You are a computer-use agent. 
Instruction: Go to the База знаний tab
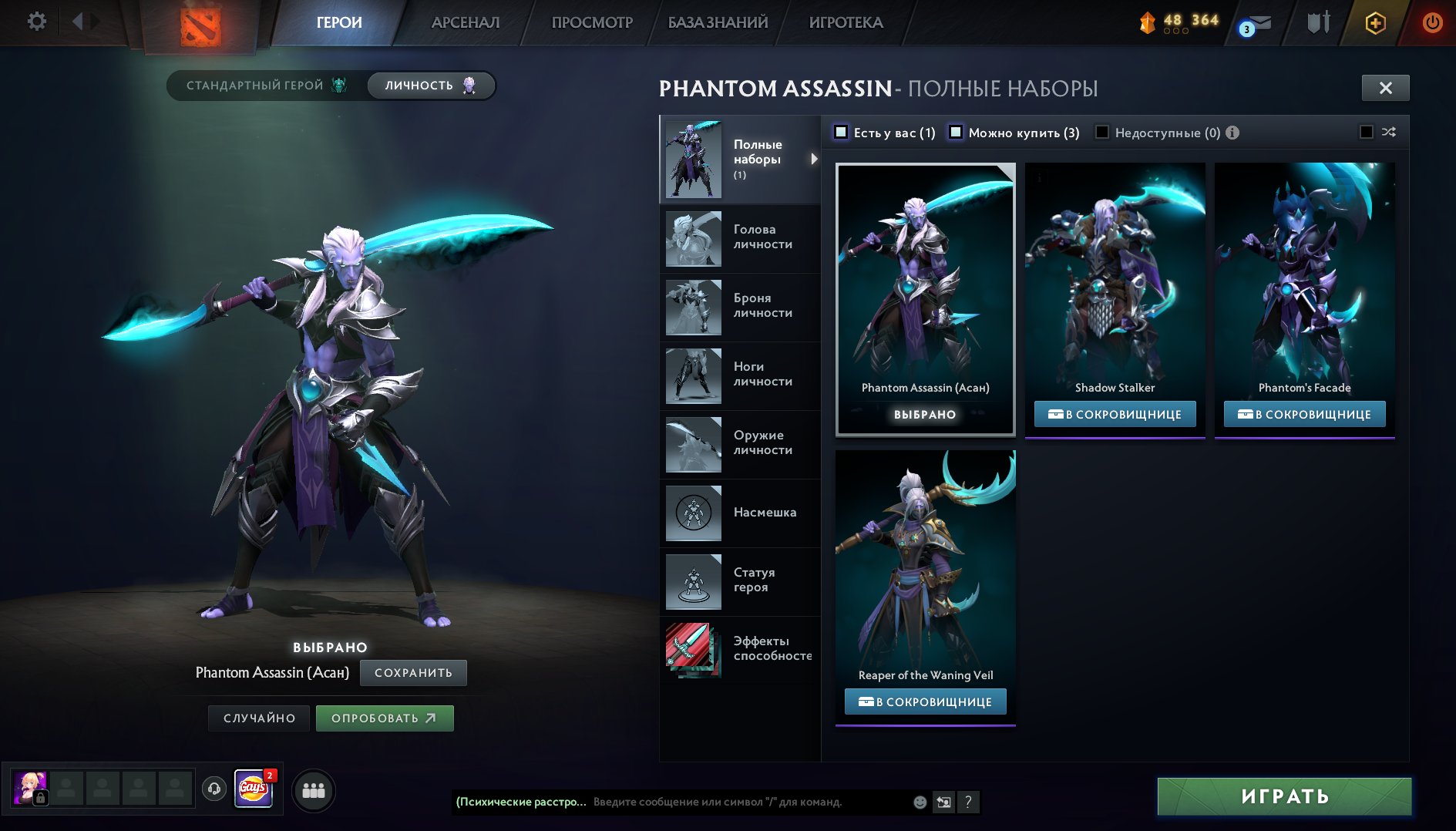tap(718, 23)
